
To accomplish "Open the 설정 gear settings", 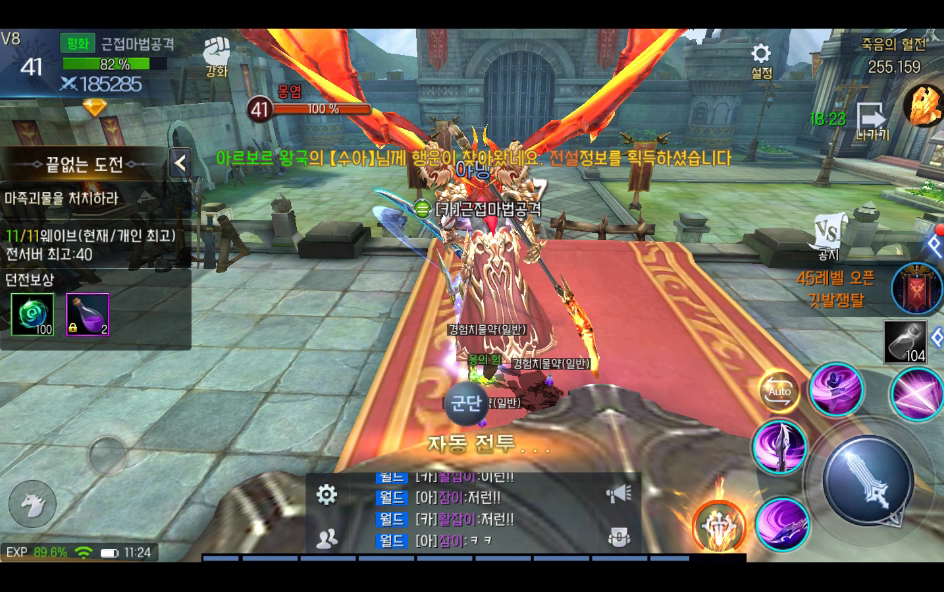I will click(761, 55).
